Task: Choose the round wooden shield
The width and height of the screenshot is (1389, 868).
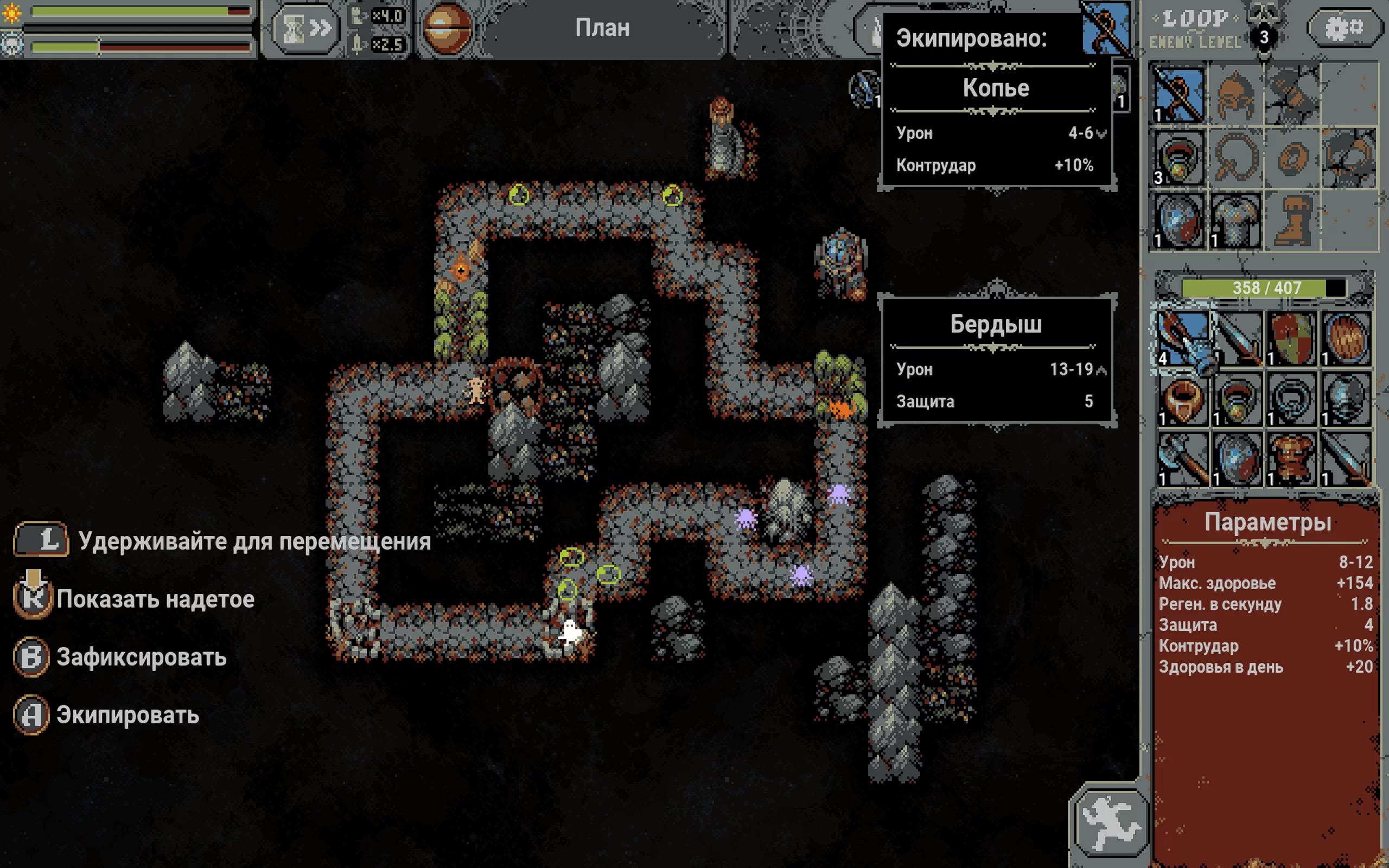Action: 1346,340
